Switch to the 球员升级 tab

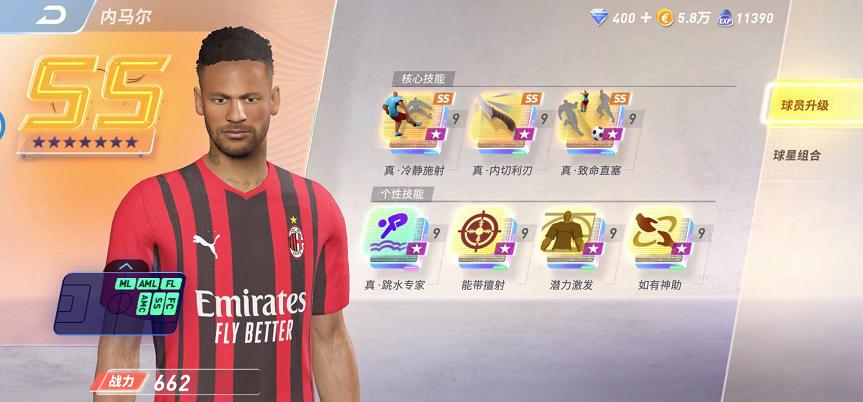tap(806, 105)
